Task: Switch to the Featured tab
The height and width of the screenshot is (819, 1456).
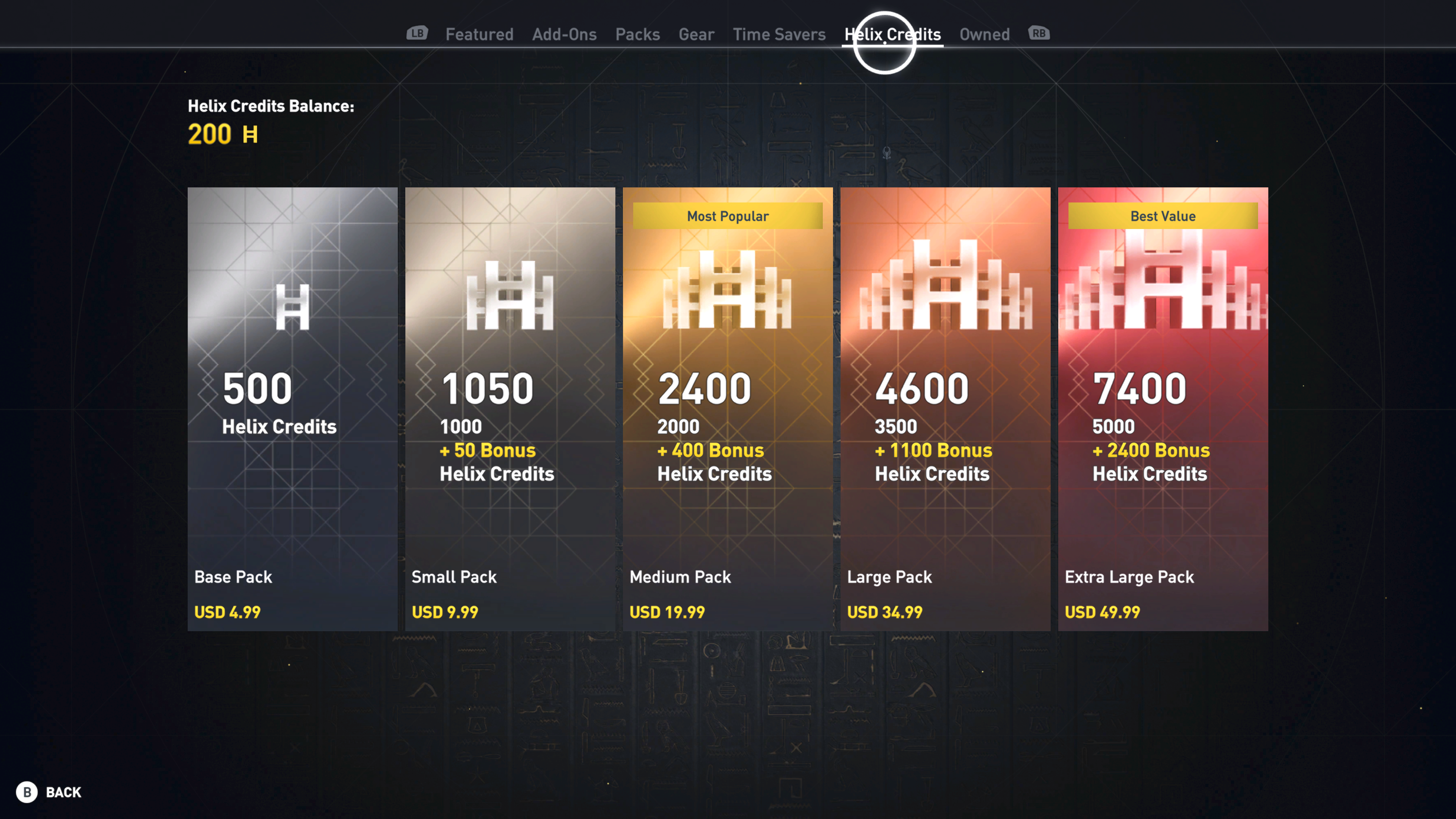Action: 479,35
